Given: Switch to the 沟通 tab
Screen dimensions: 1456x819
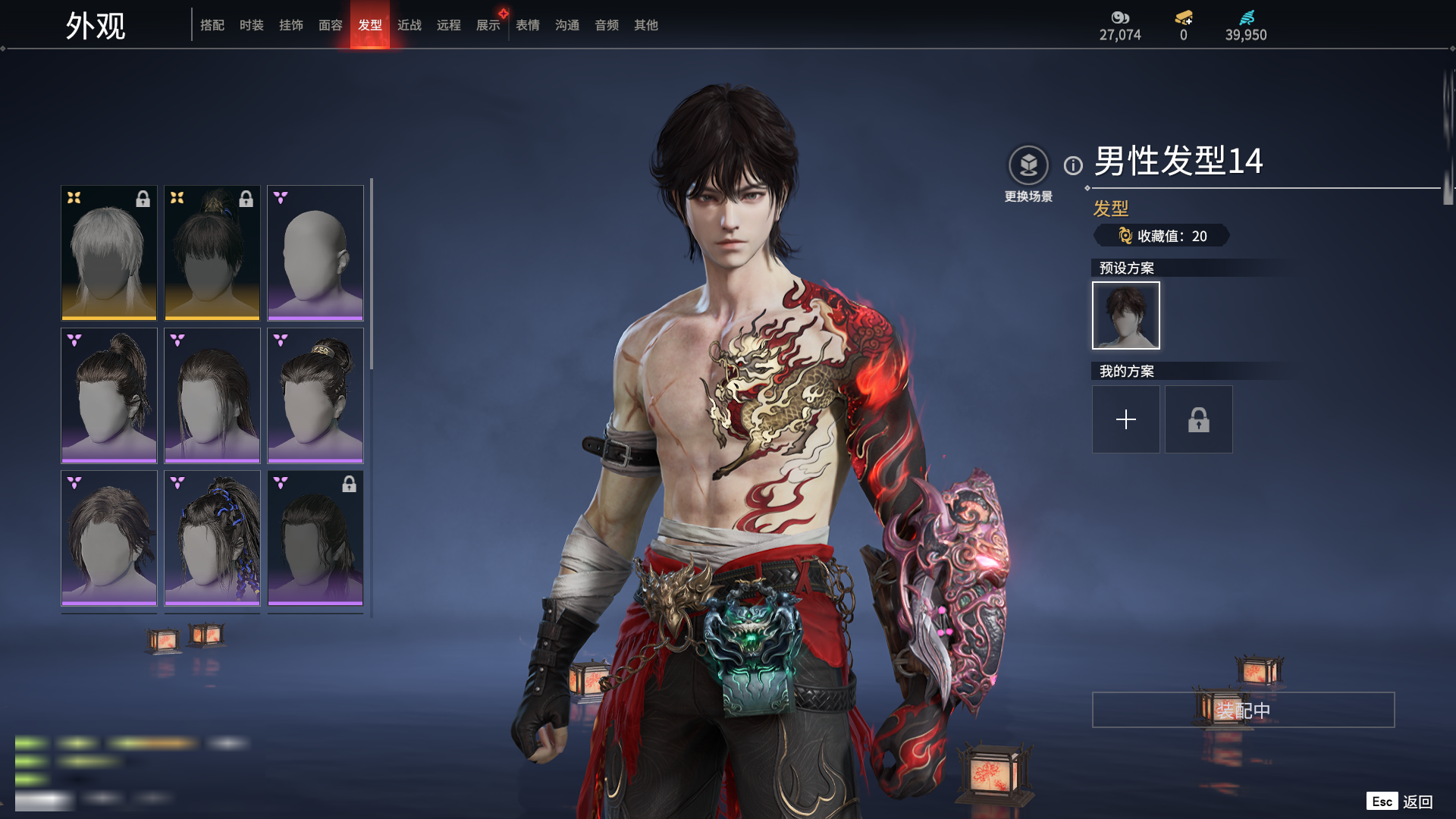Looking at the screenshot, I should click(567, 25).
